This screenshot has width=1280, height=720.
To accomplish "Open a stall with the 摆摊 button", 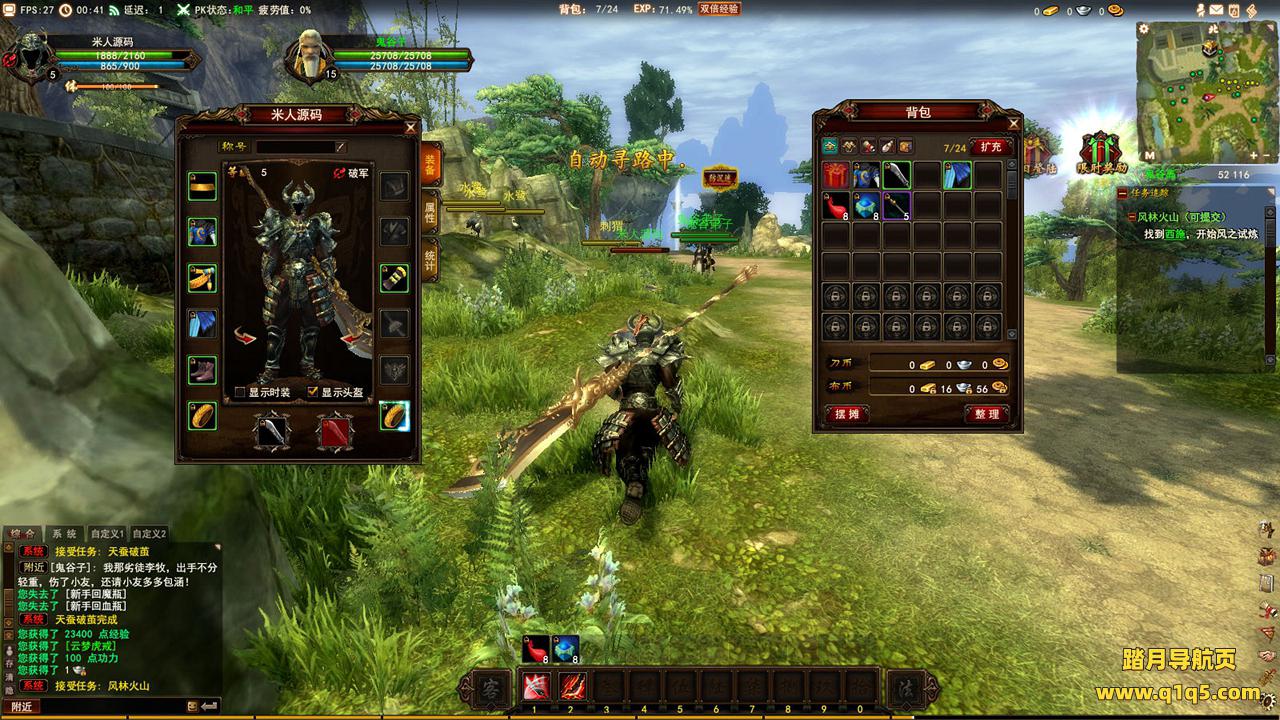I will pos(846,414).
